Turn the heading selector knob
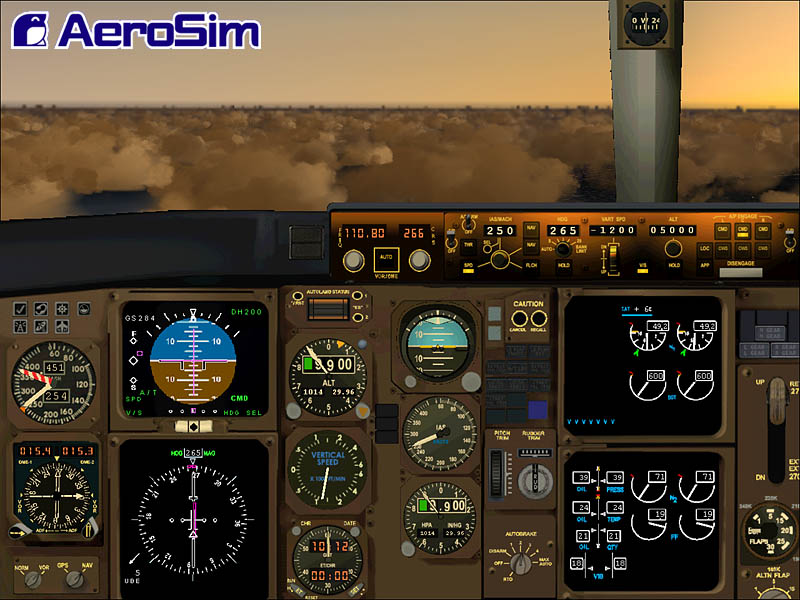The height and width of the screenshot is (600, 800). (564, 248)
